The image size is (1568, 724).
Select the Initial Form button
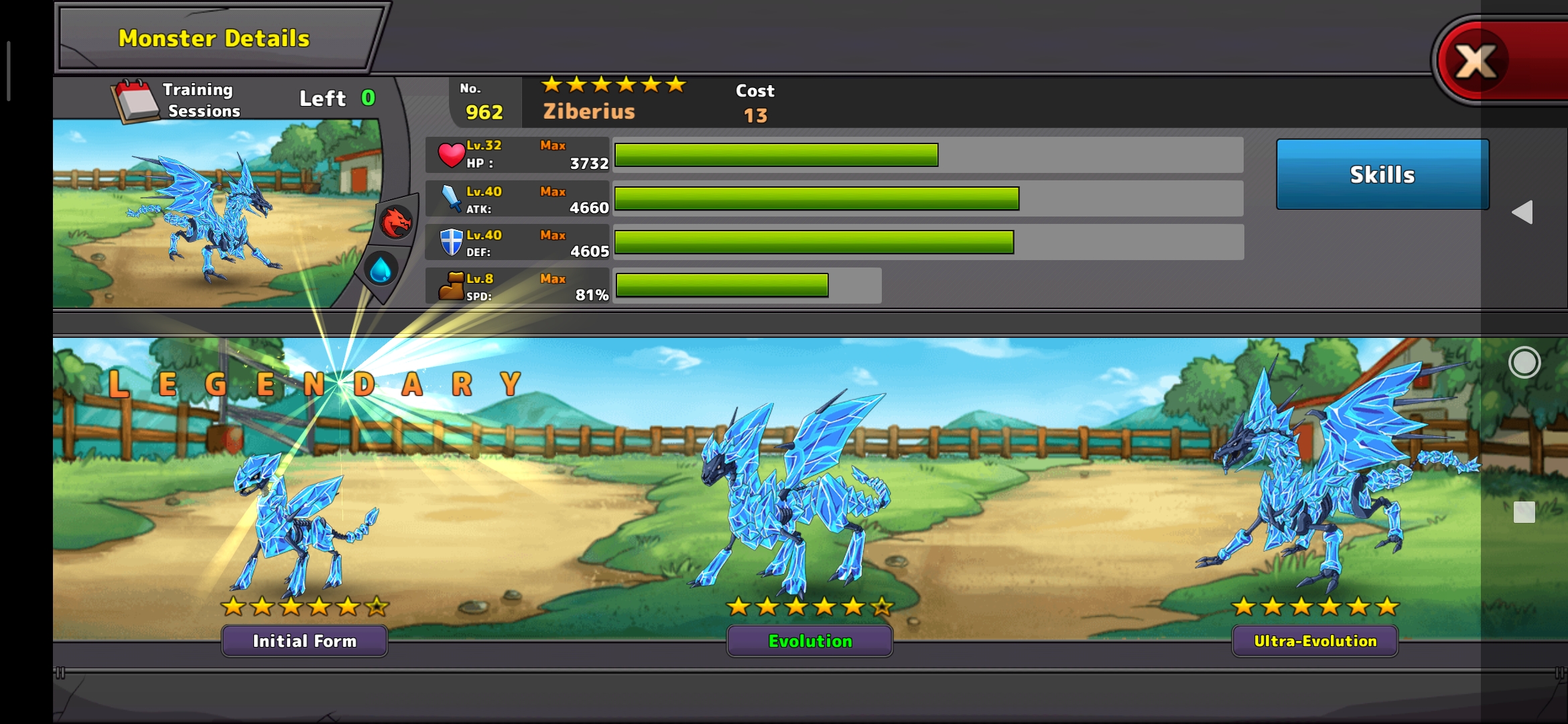point(304,641)
